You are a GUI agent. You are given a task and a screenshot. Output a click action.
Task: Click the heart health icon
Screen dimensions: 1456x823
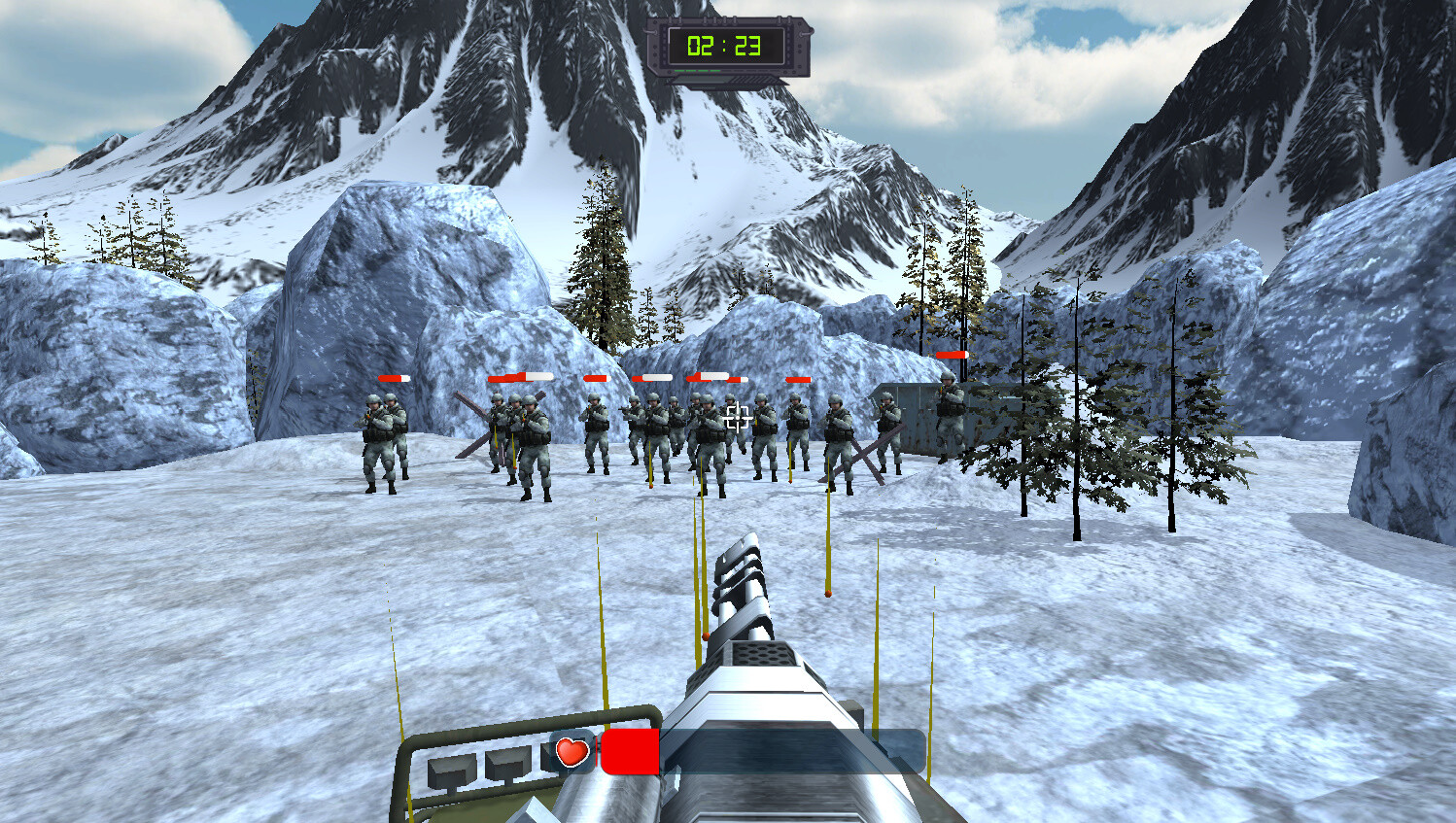tap(571, 750)
